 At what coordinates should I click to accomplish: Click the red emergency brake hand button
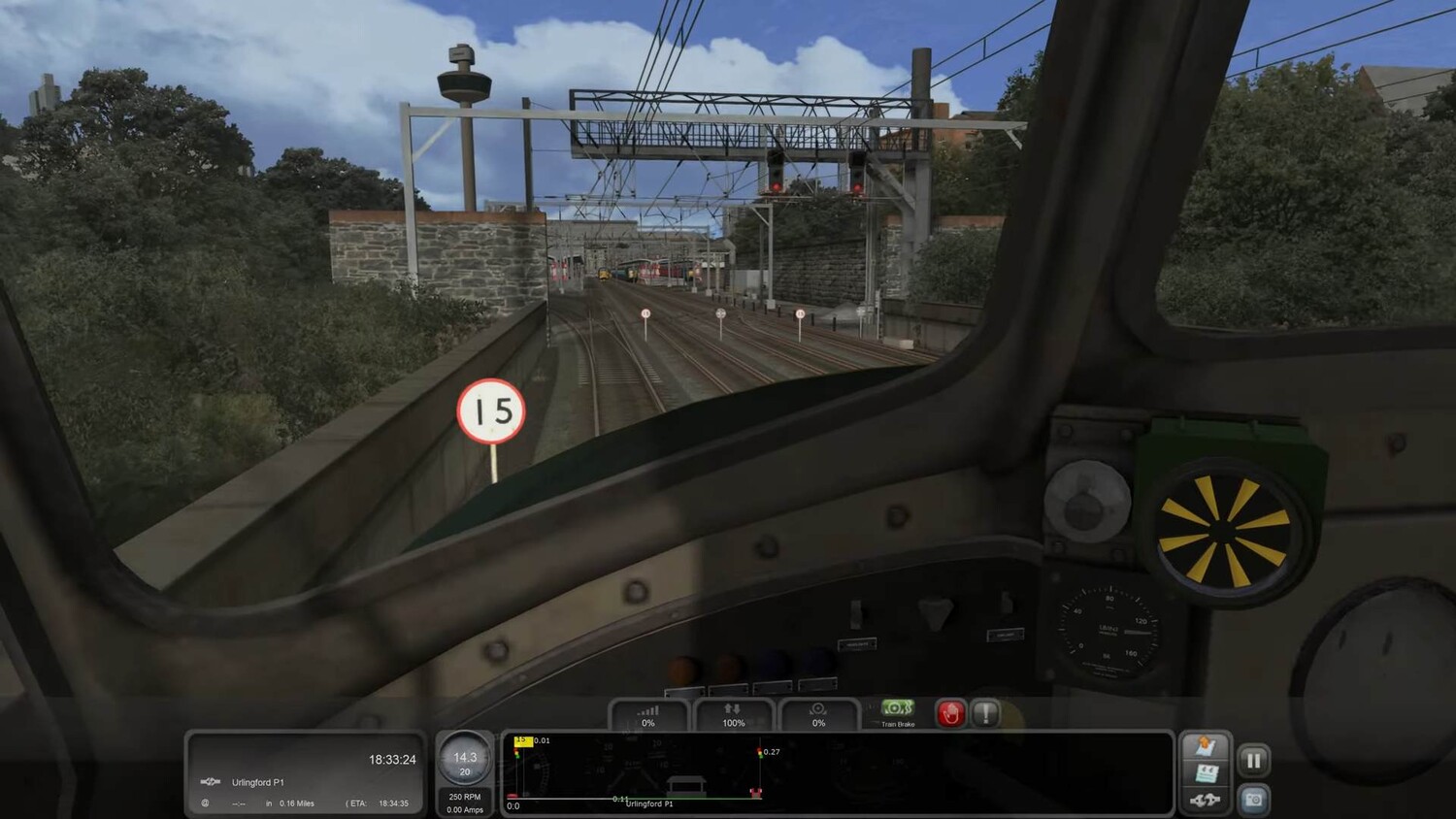(950, 713)
